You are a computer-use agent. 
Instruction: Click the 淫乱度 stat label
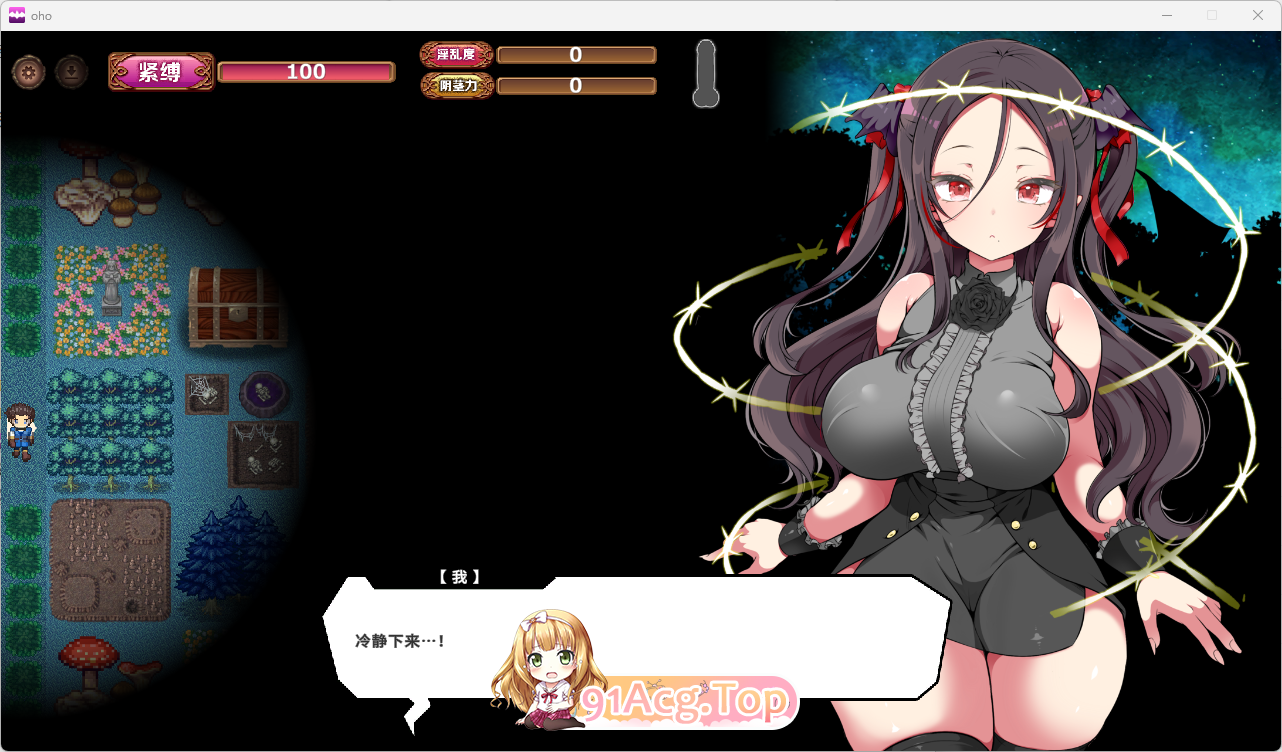pyautogui.click(x=456, y=55)
